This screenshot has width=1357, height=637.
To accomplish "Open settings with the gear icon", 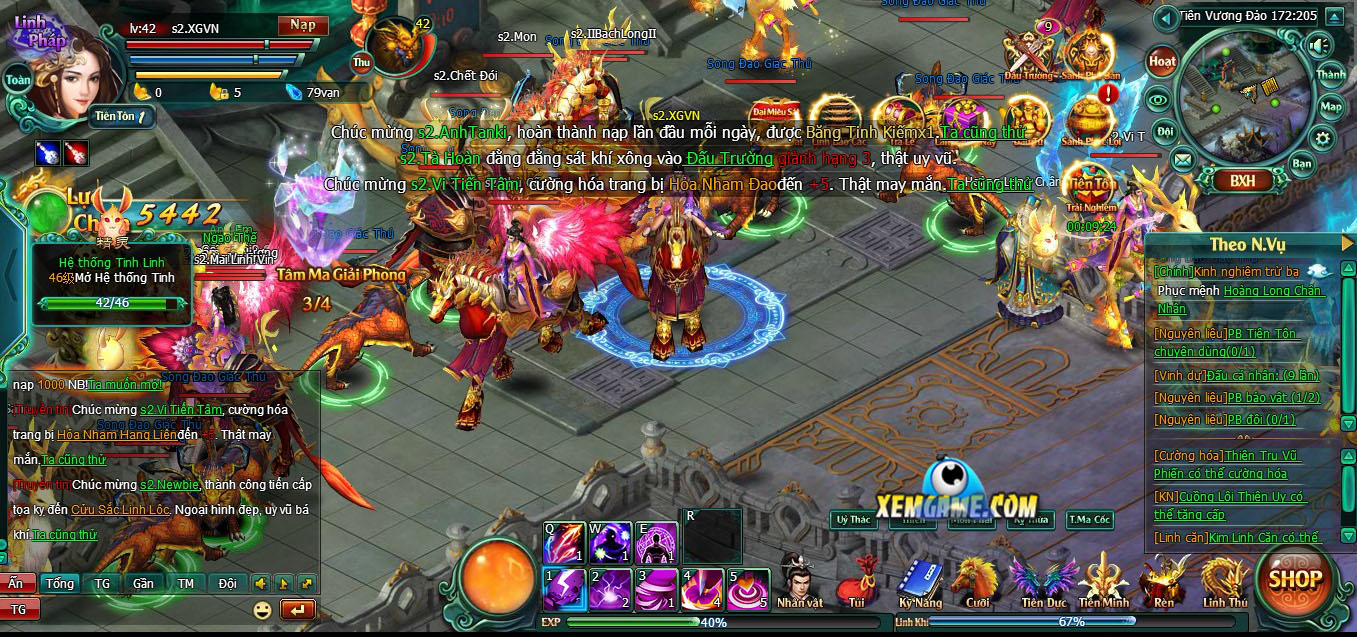I will click(x=1323, y=138).
